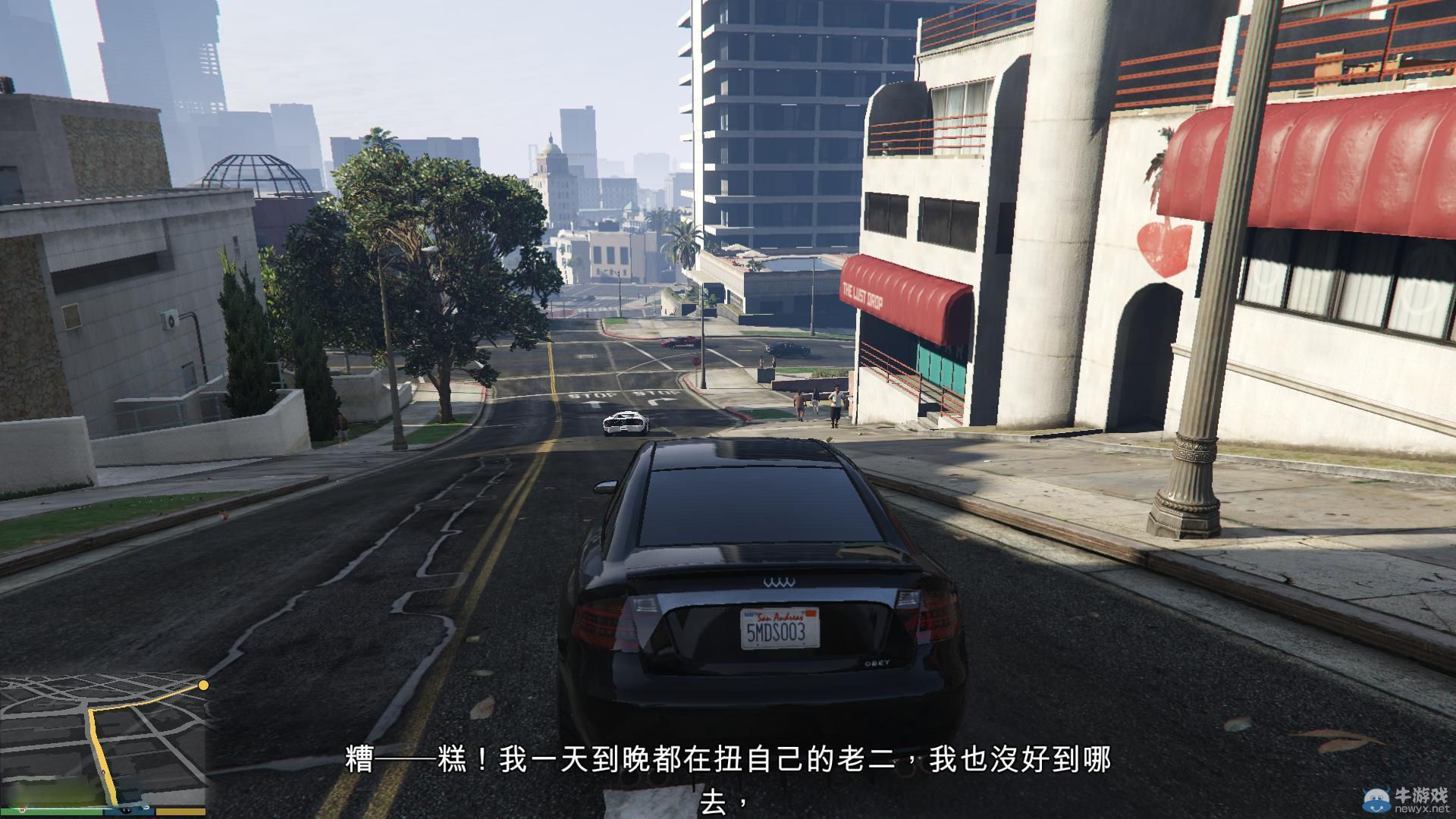Viewport: 1456px width, 819px height.
Task: Click the newyx.net cow mascot icon
Action: (x=1377, y=800)
